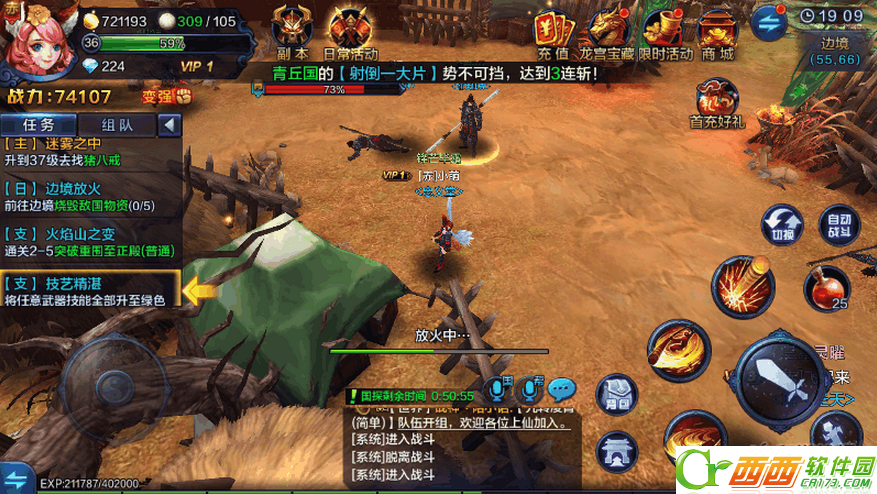Screen dimensions: 877x494
Task: Open the 龙宫宝藏 dragon treasure event
Action: (609, 28)
